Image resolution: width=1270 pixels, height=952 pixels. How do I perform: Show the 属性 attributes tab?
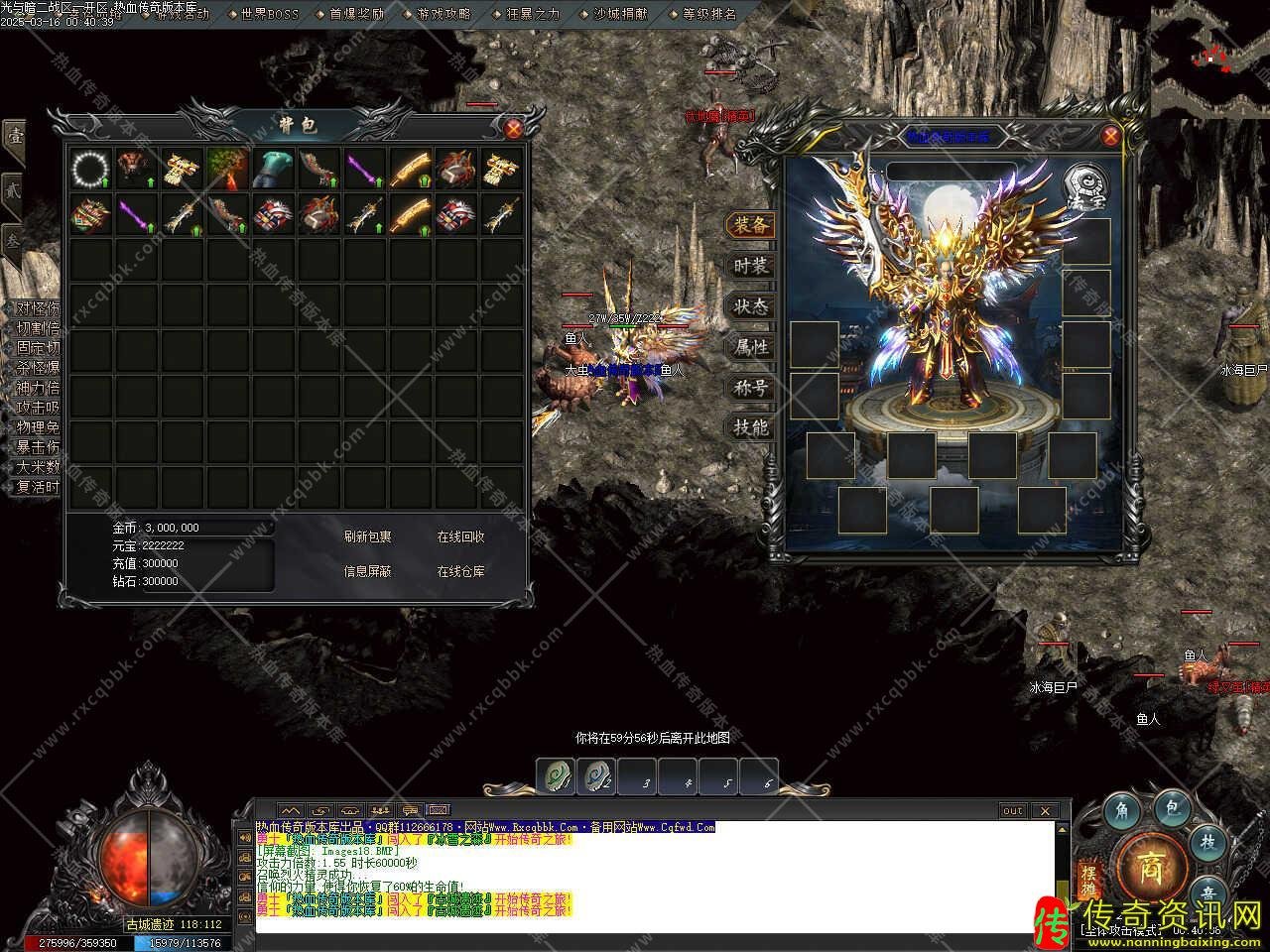(750, 347)
